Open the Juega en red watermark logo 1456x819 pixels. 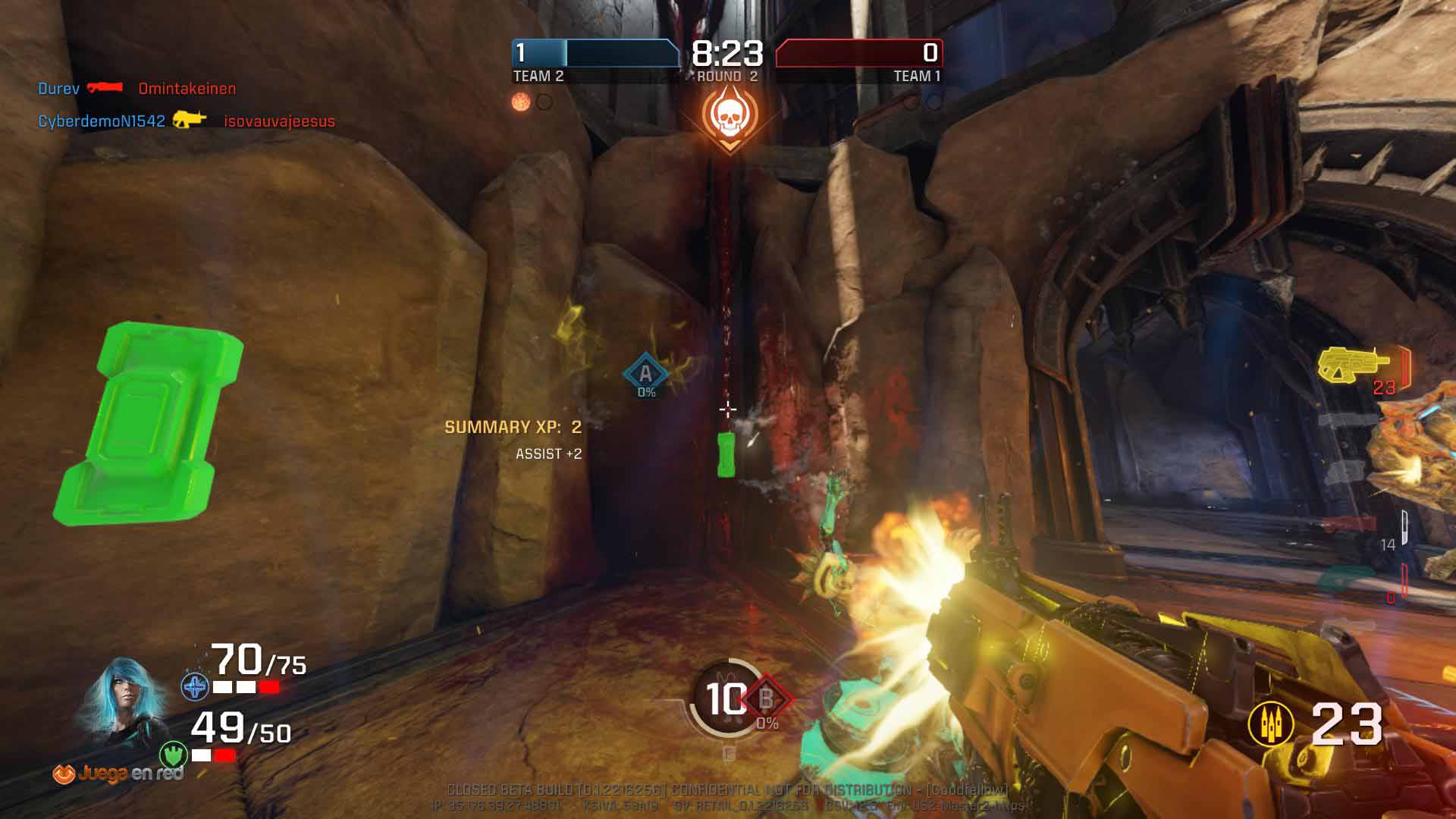tap(118, 773)
